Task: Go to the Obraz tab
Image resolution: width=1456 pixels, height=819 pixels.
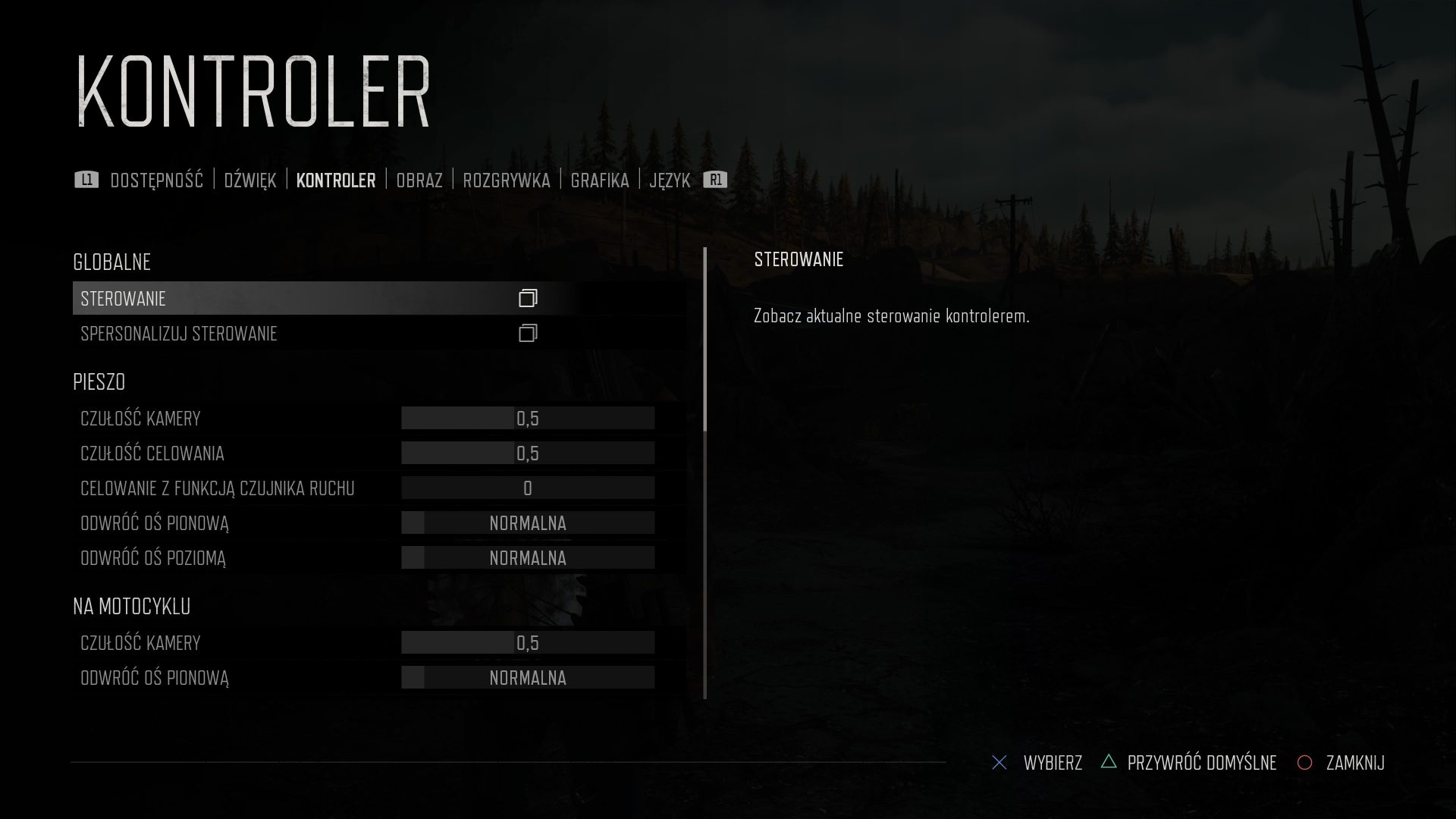Action: pyautogui.click(x=419, y=180)
